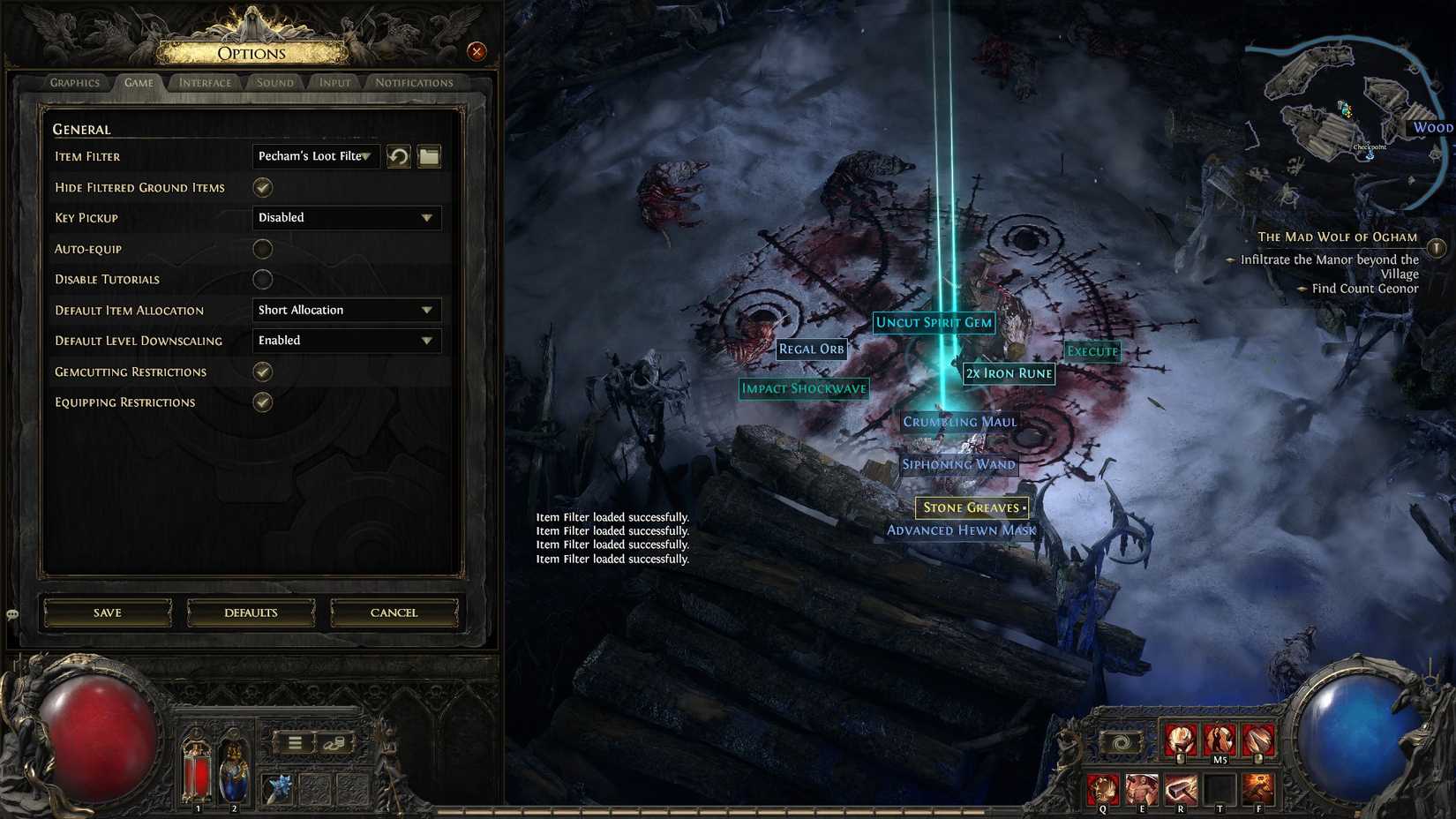The image size is (1456, 819).
Task: Open the Default Level Downscaling dropdown
Action: click(x=345, y=340)
